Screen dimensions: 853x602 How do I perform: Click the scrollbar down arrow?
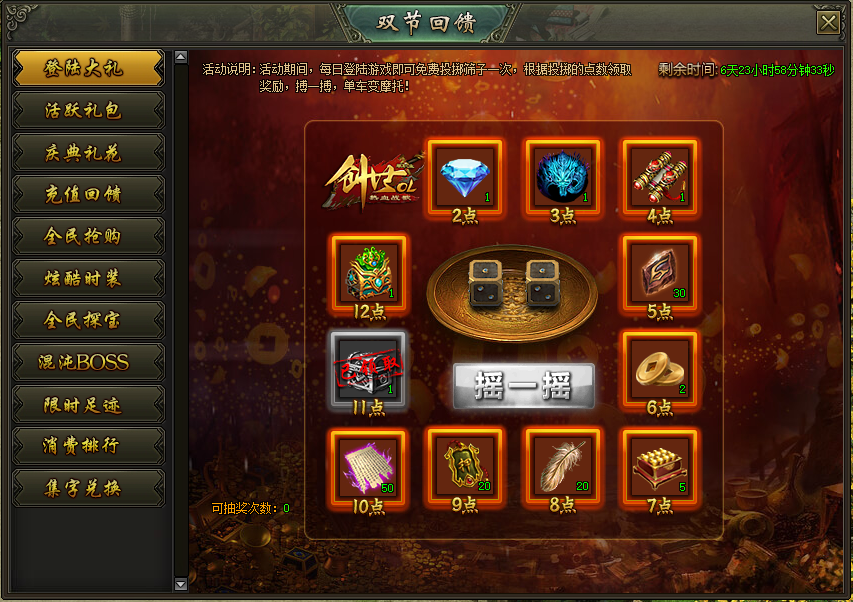tap(181, 583)
